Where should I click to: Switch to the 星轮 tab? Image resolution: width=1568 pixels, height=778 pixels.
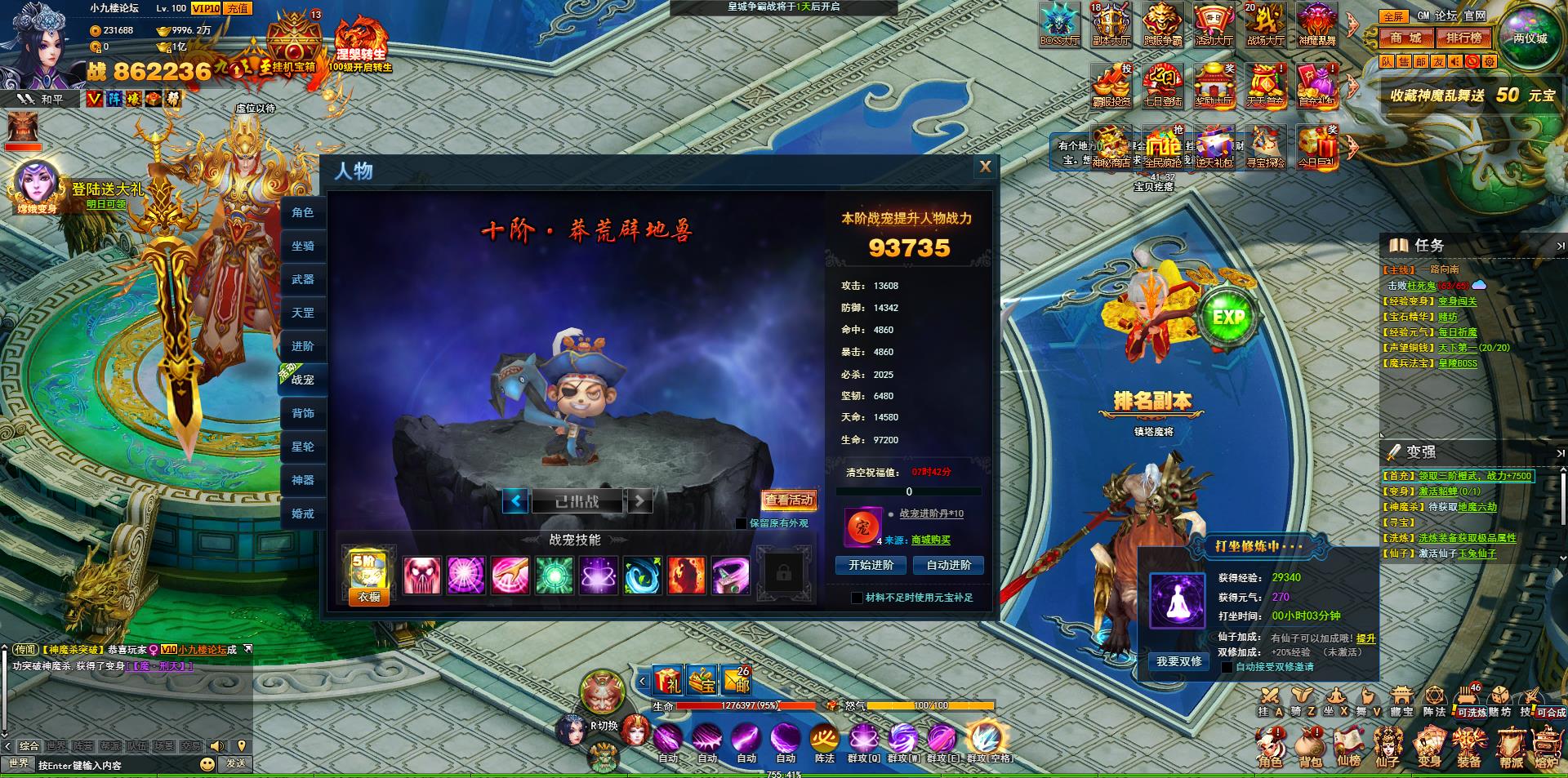303,447
